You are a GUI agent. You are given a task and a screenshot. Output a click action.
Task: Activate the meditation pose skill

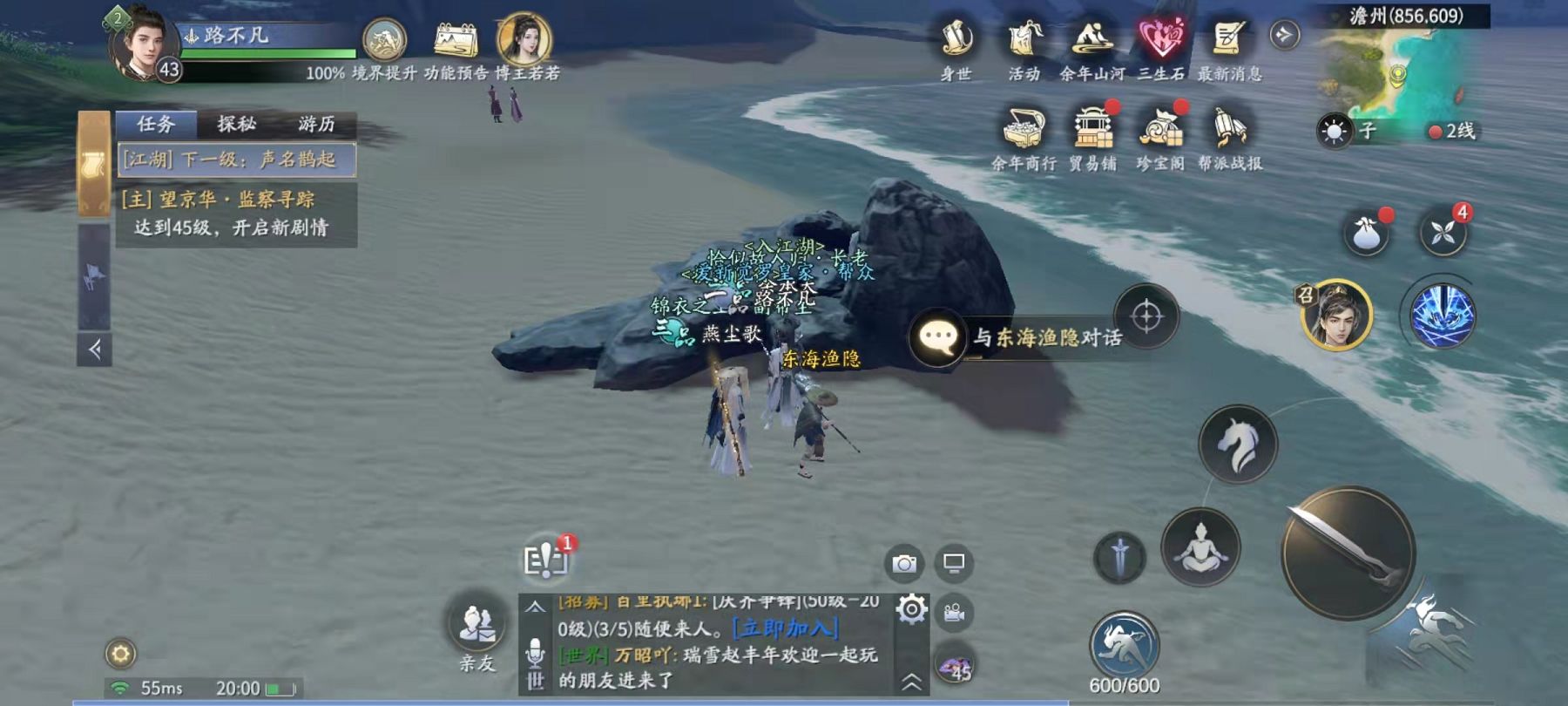1200,547
